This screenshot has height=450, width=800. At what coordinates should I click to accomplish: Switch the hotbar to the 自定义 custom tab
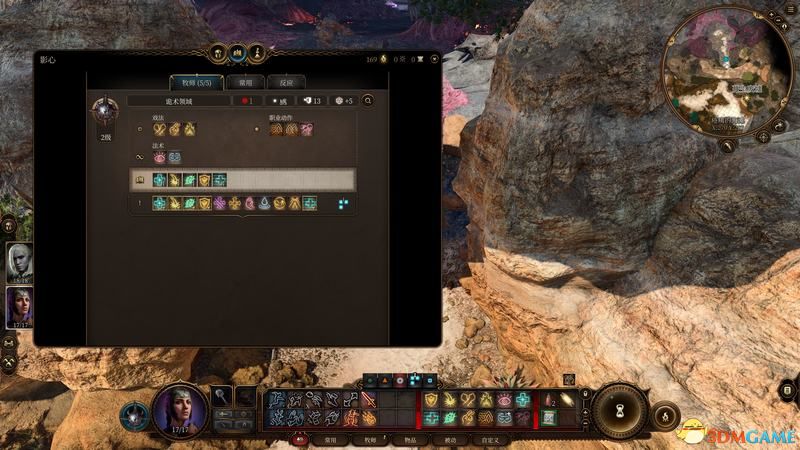[x=491, y=439]
